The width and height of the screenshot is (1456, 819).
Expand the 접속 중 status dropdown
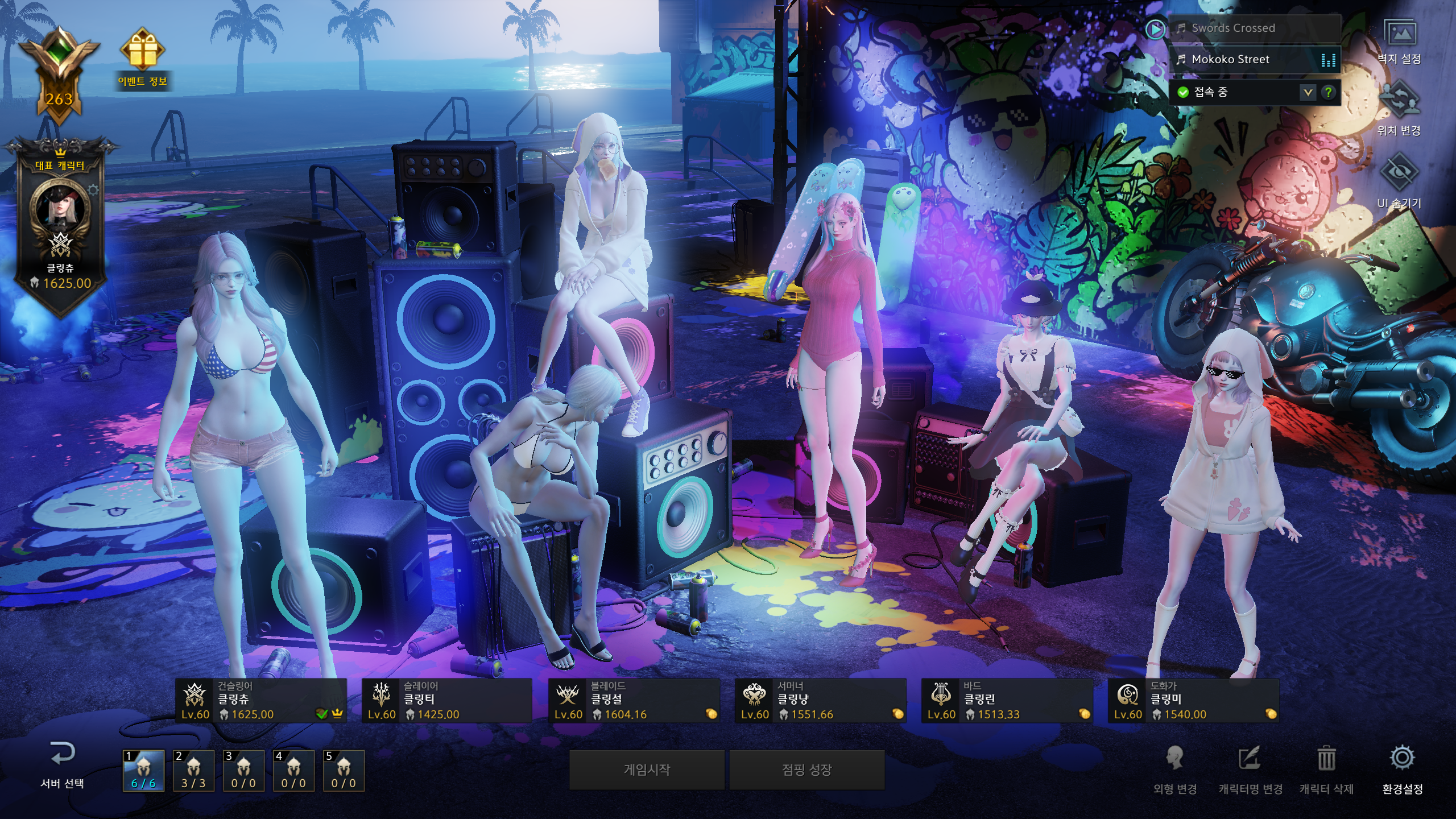pos(1308,92)
